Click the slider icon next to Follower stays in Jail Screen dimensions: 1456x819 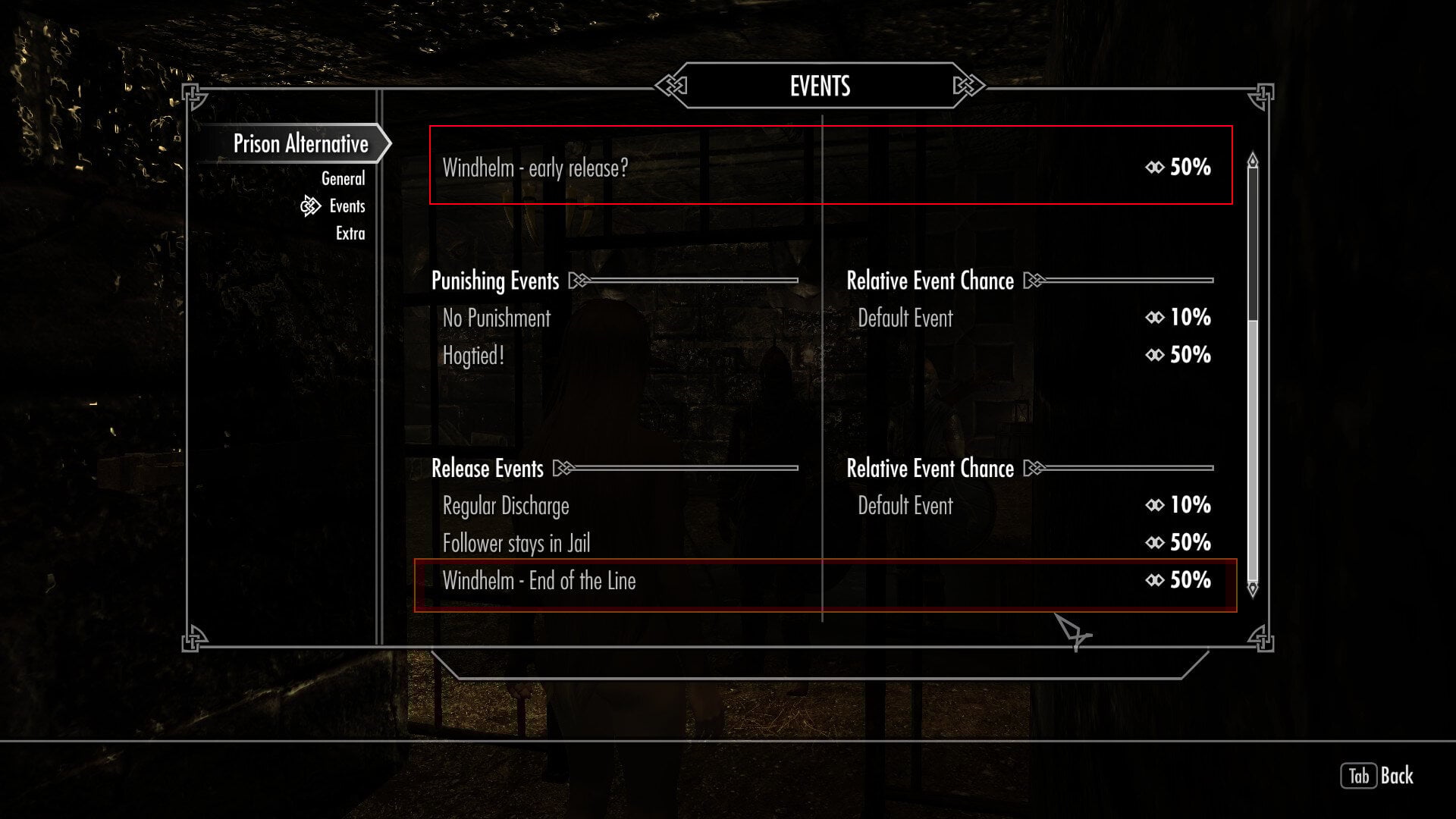tap(1153, 543)
